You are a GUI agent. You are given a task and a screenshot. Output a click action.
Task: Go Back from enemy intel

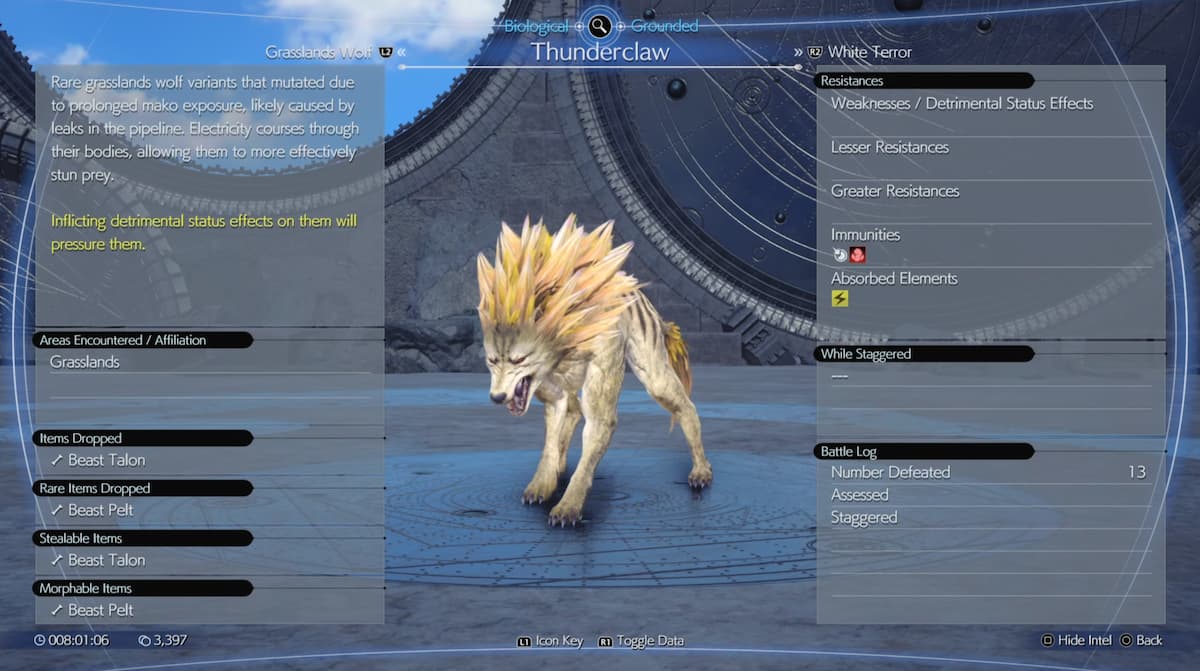[1141, 640]
